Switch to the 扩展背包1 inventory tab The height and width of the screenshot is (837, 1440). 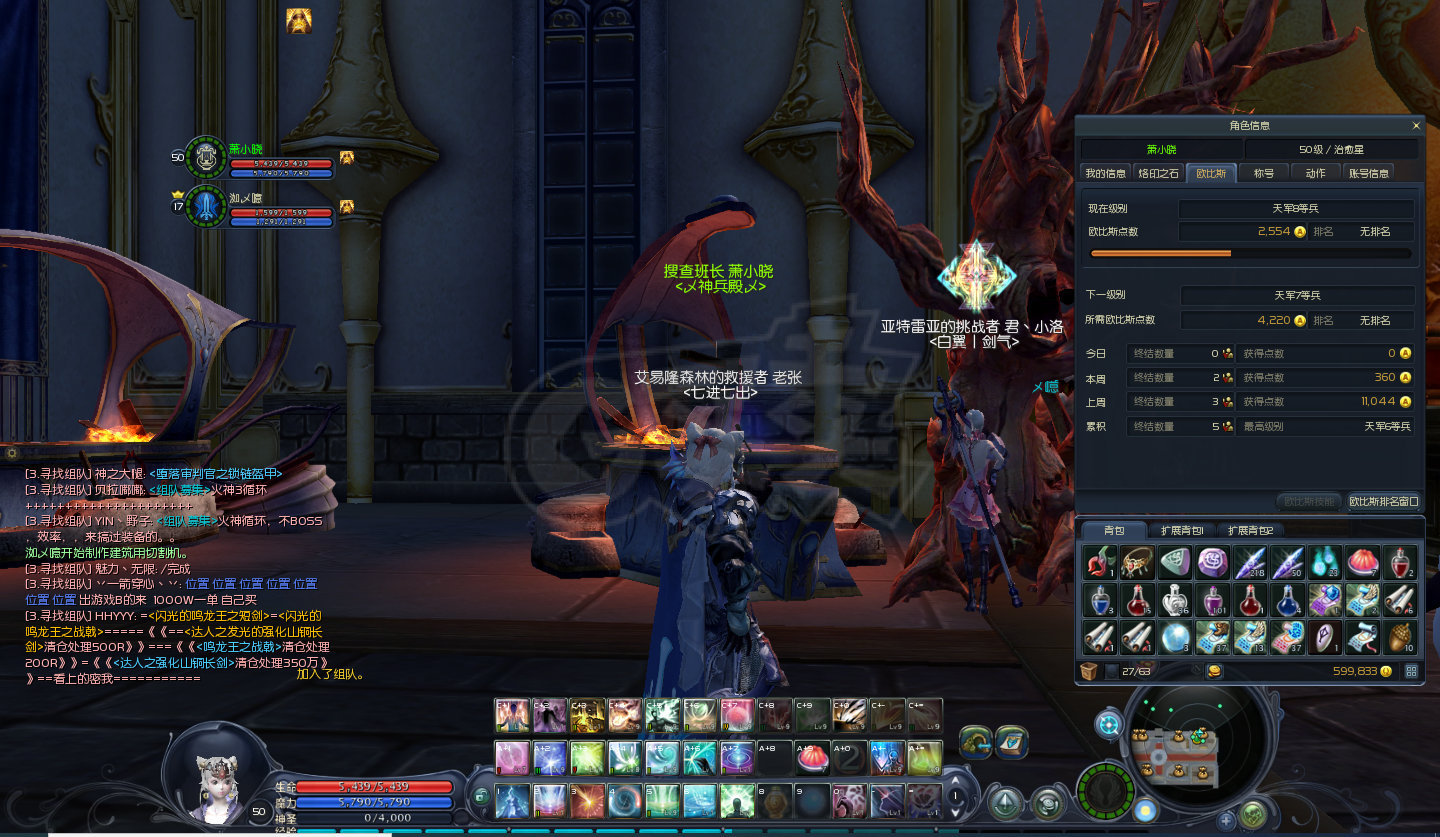click(x=1181, y=530)
